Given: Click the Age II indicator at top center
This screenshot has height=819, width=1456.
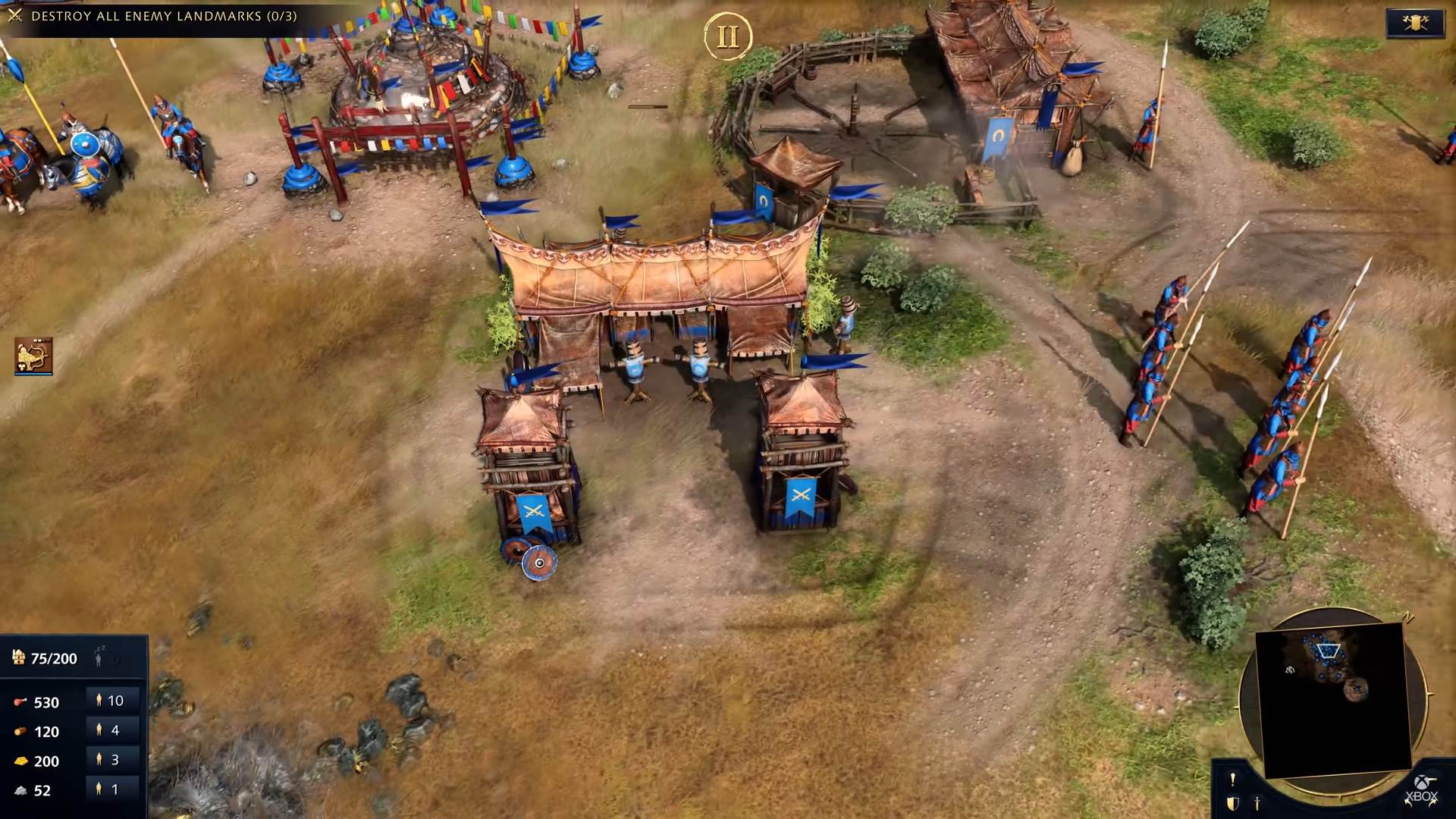Looking at the screenshot, I should (728, 36).
